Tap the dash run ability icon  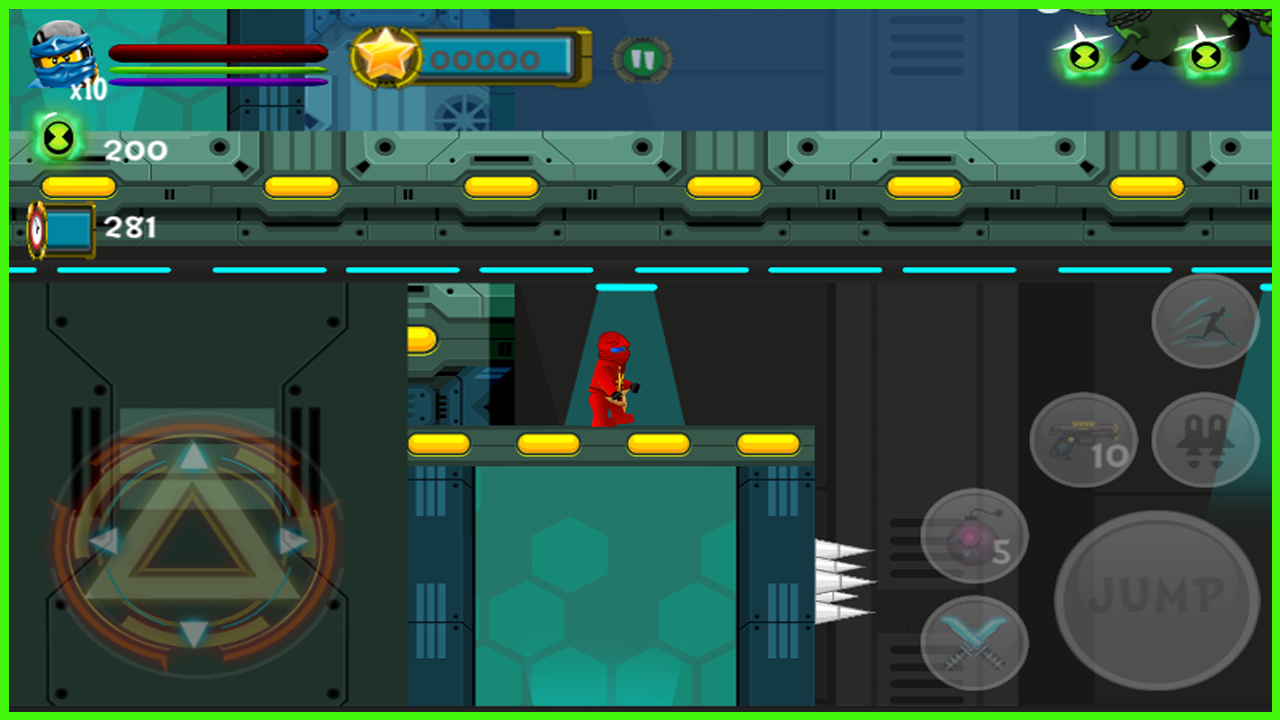tap(1203, 322)
